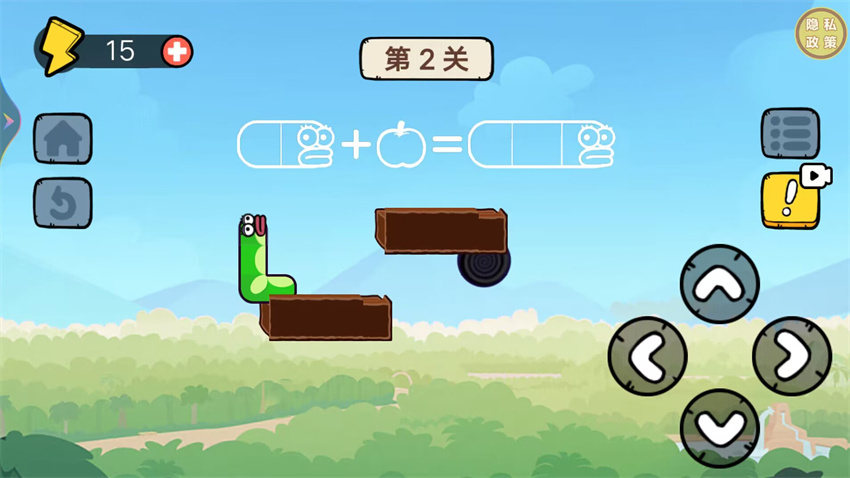Move the snake right
The image size is (850, 478).
[791, 356]
